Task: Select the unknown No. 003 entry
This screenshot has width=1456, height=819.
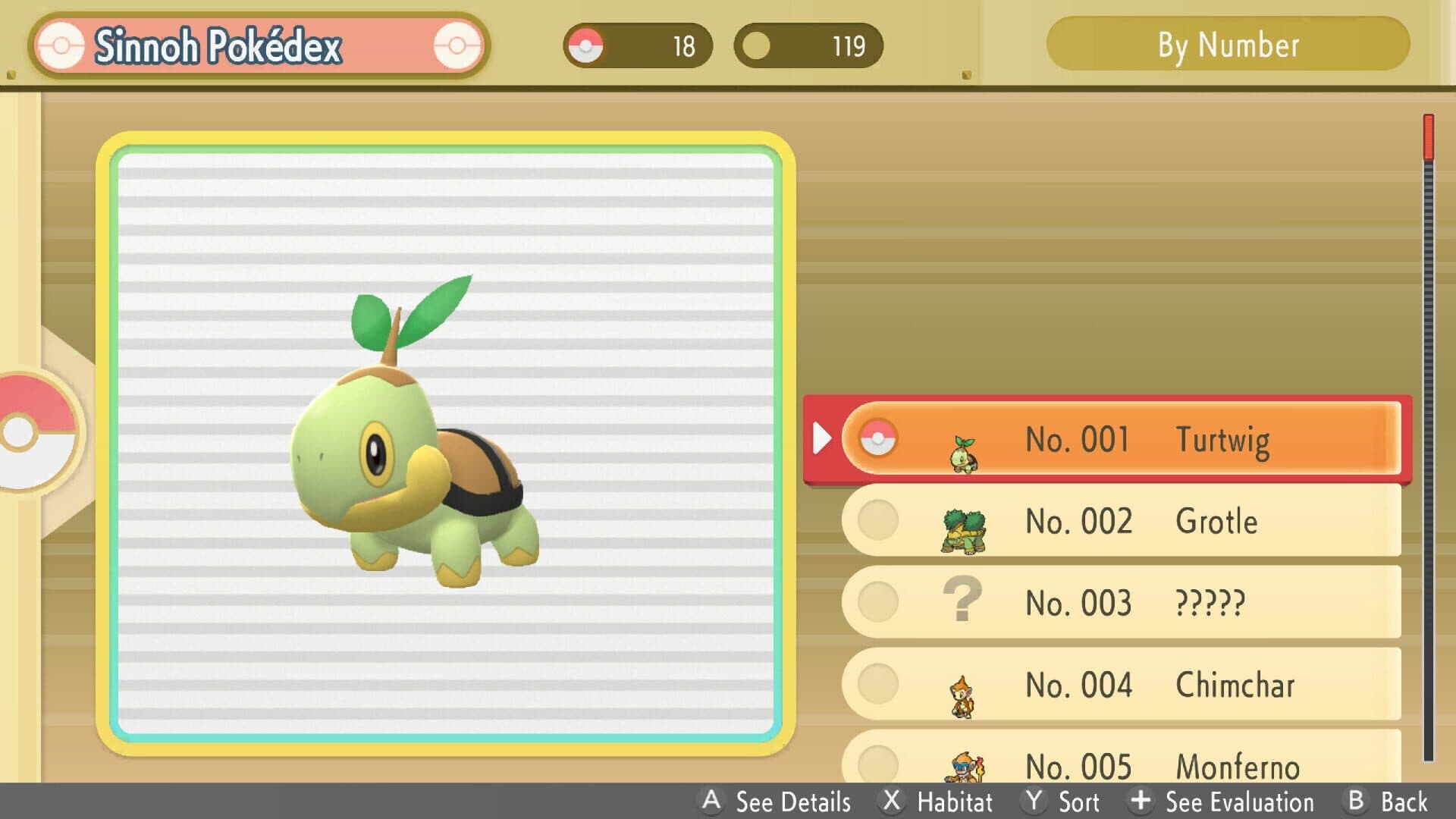Action: tap(1121, 603)
